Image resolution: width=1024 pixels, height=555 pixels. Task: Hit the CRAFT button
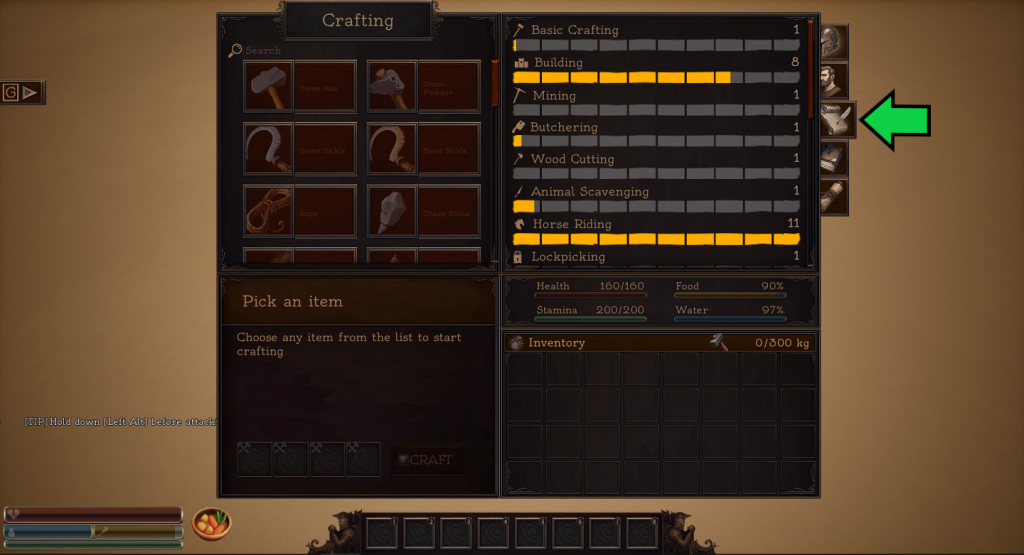tap(427, 460)
